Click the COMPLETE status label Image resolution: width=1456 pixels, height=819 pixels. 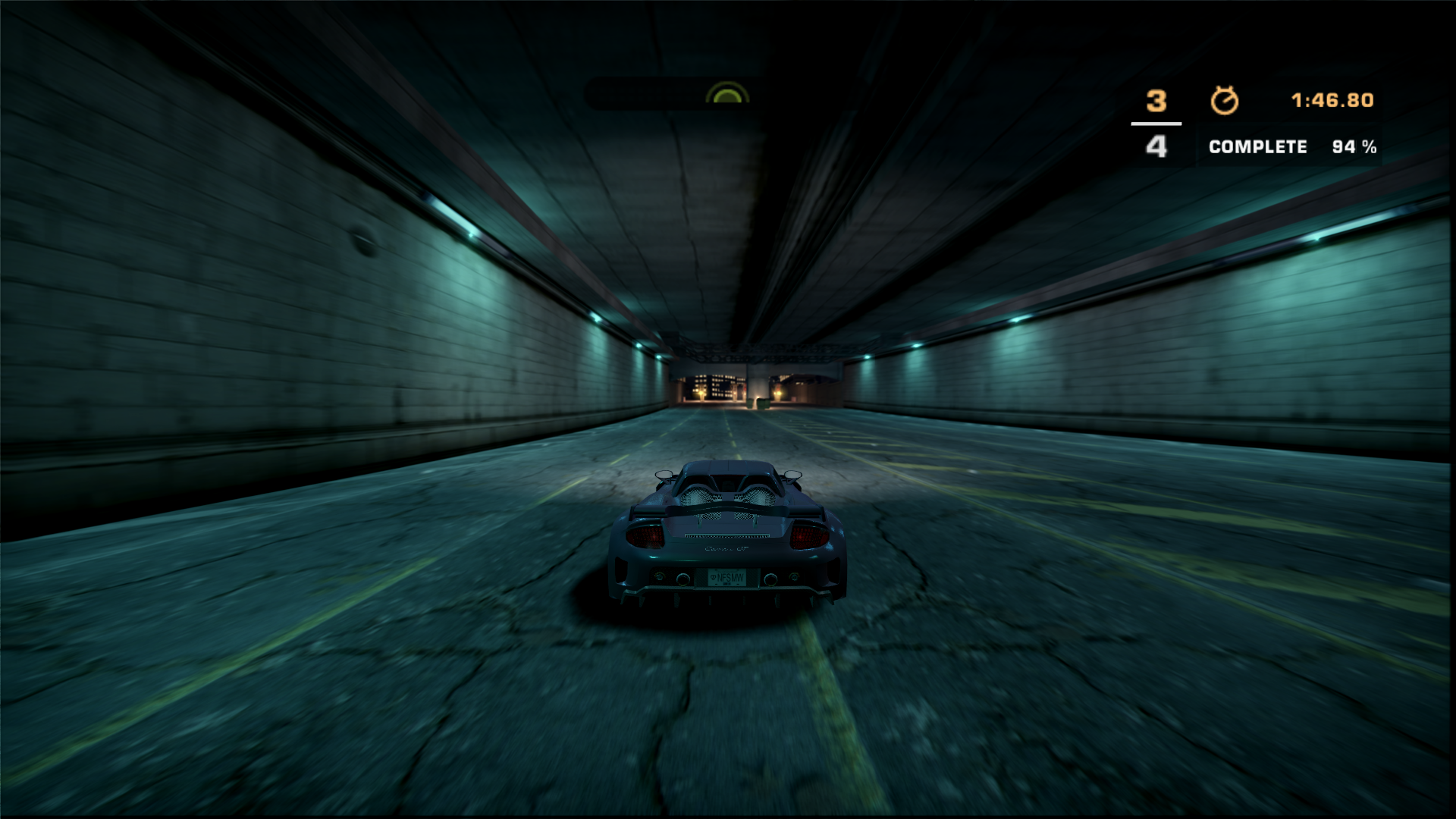(x=1258, y=148)
